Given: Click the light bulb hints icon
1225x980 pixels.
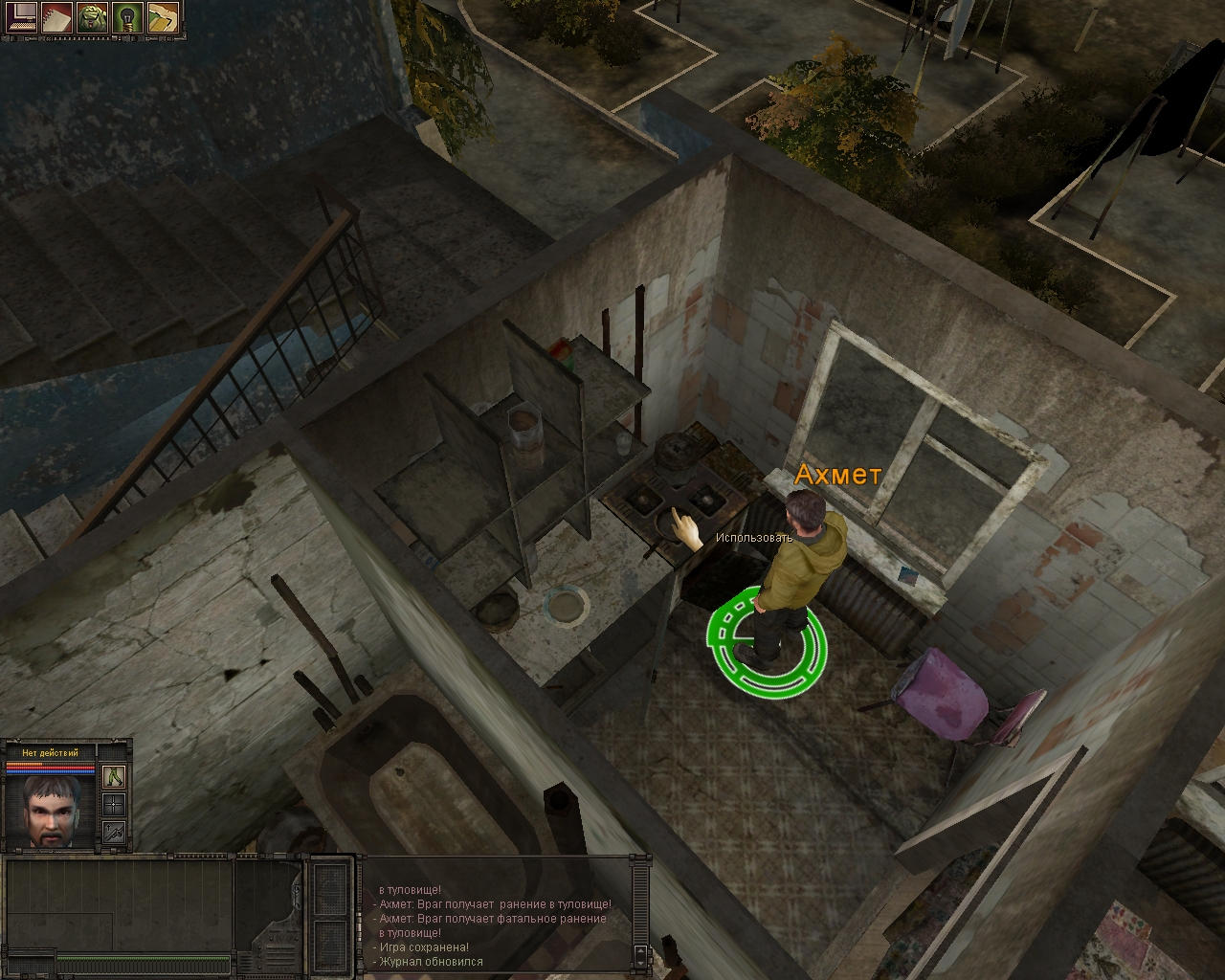Looking at the screenshot, I should tap(127, 17).
